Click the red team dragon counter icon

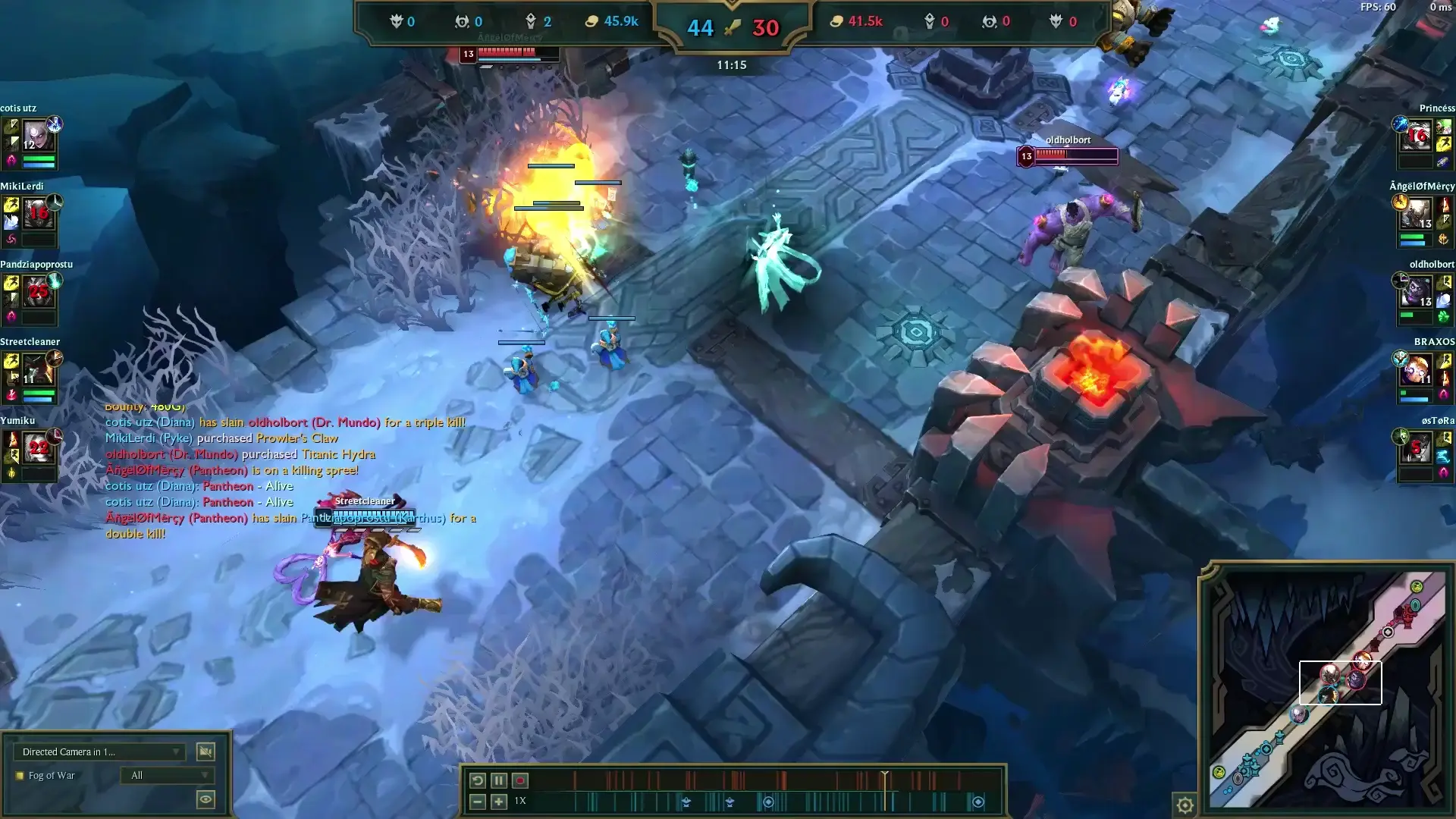[991, 21]
